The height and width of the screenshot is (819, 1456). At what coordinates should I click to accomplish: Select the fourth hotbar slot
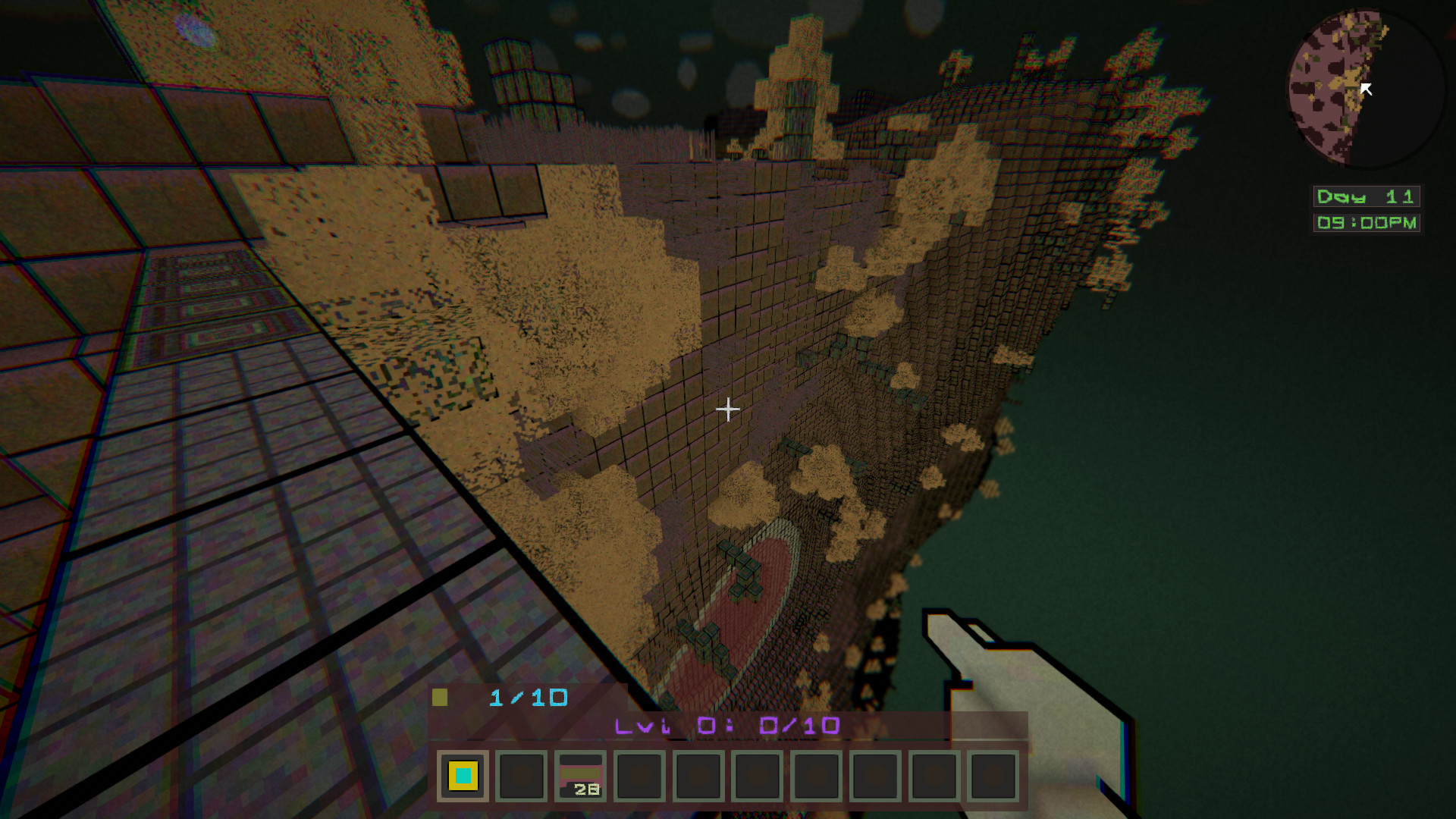pyautogui.click(x=638, y=777)
